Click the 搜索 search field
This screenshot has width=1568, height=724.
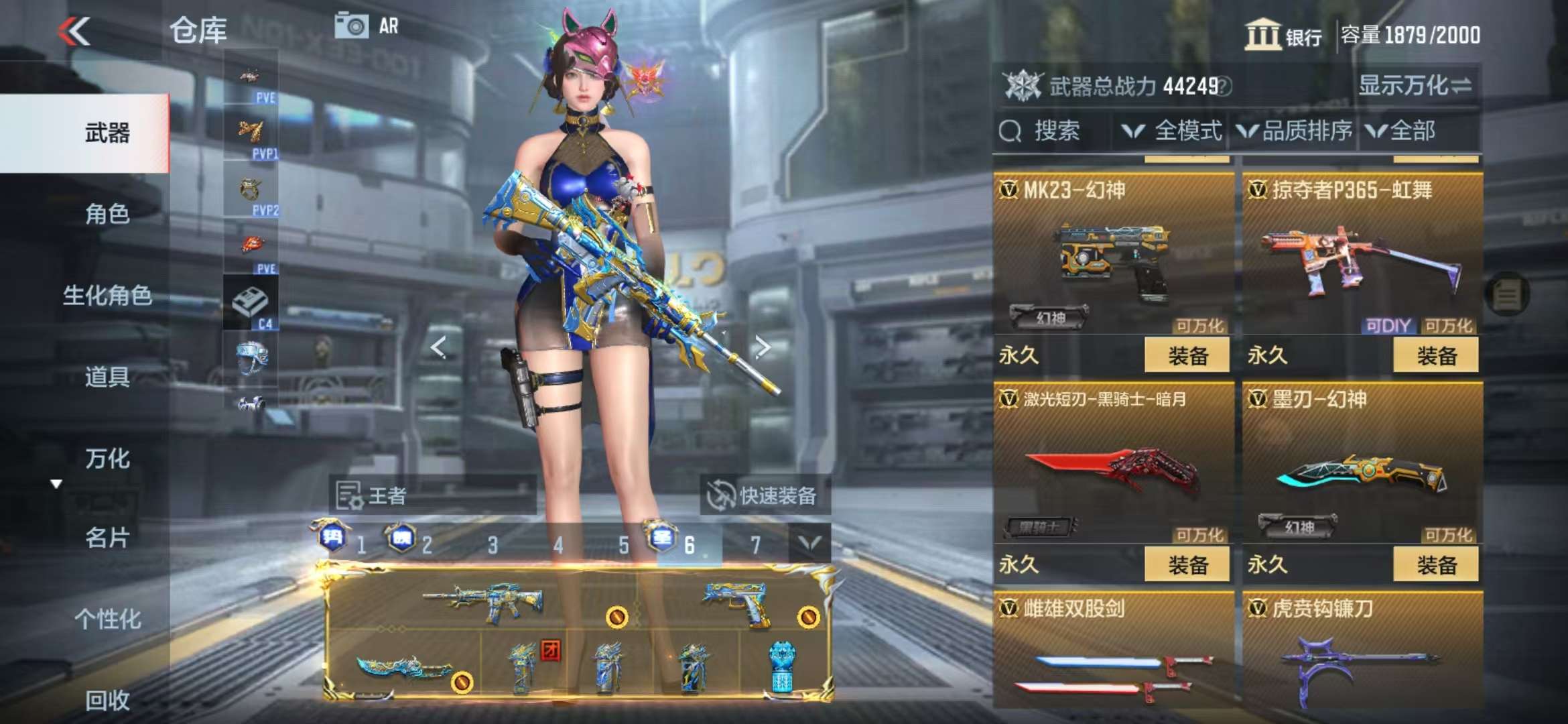pyautogui.click(x=1053, y=131)
